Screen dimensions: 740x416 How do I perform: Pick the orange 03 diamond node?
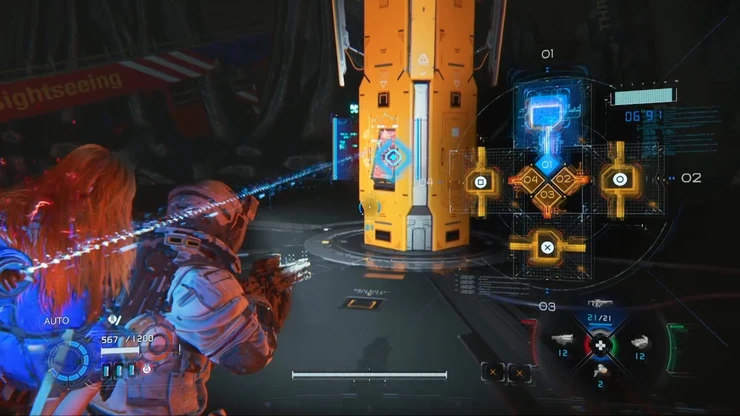click(547, 197)
